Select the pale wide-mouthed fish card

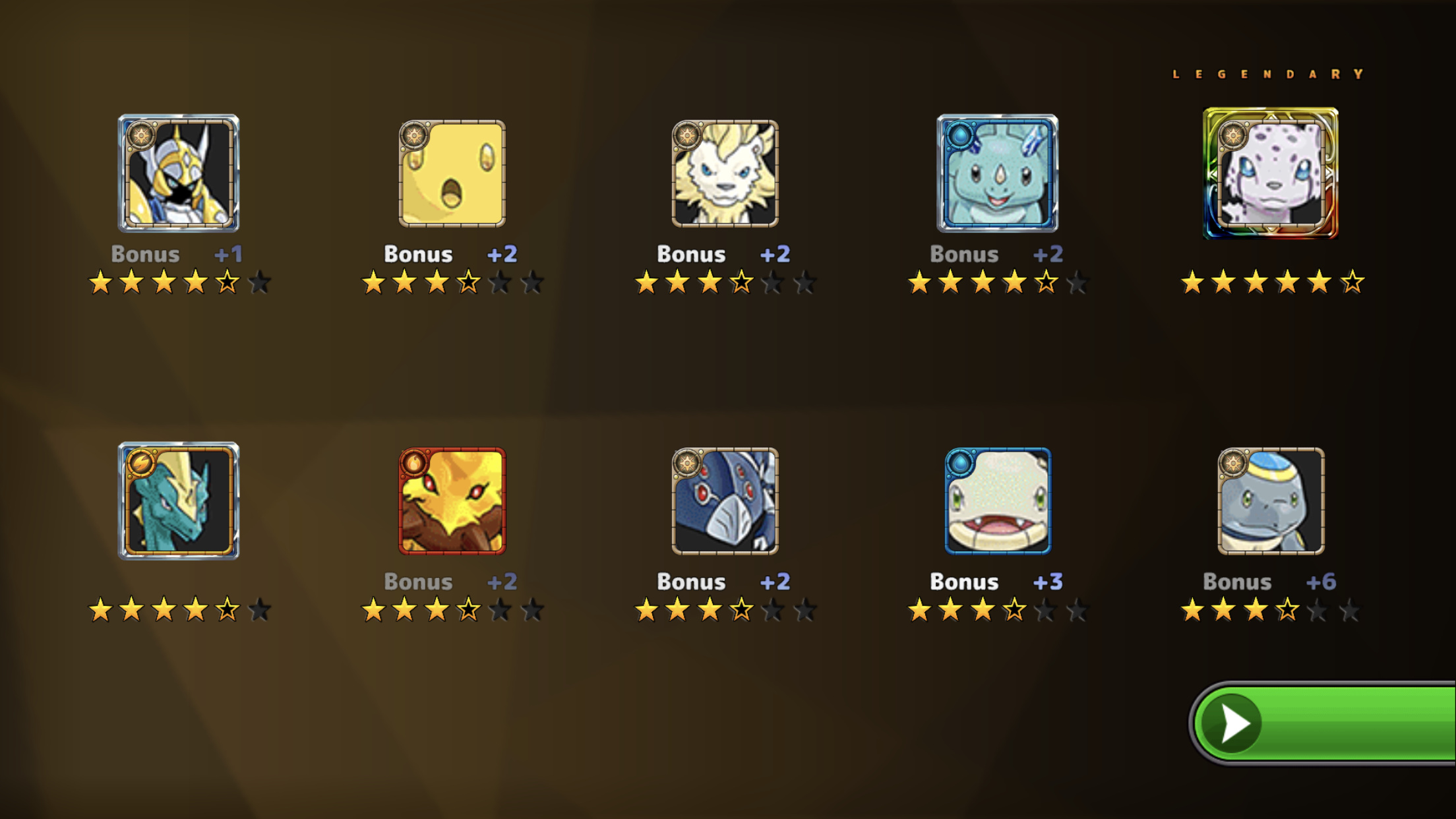pos(997,501)
